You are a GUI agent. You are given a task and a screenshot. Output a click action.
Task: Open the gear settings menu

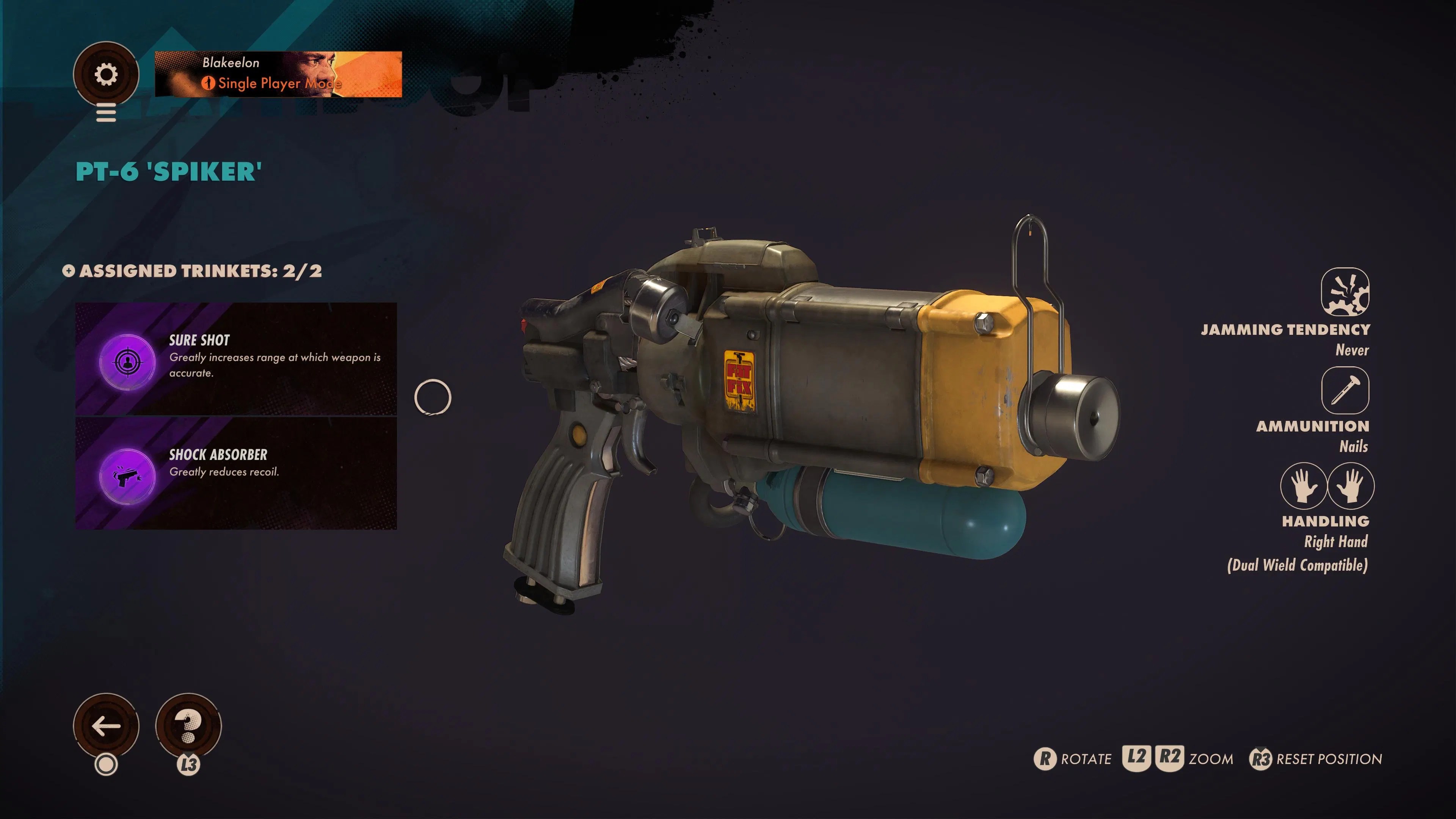(x=106, y=74)
